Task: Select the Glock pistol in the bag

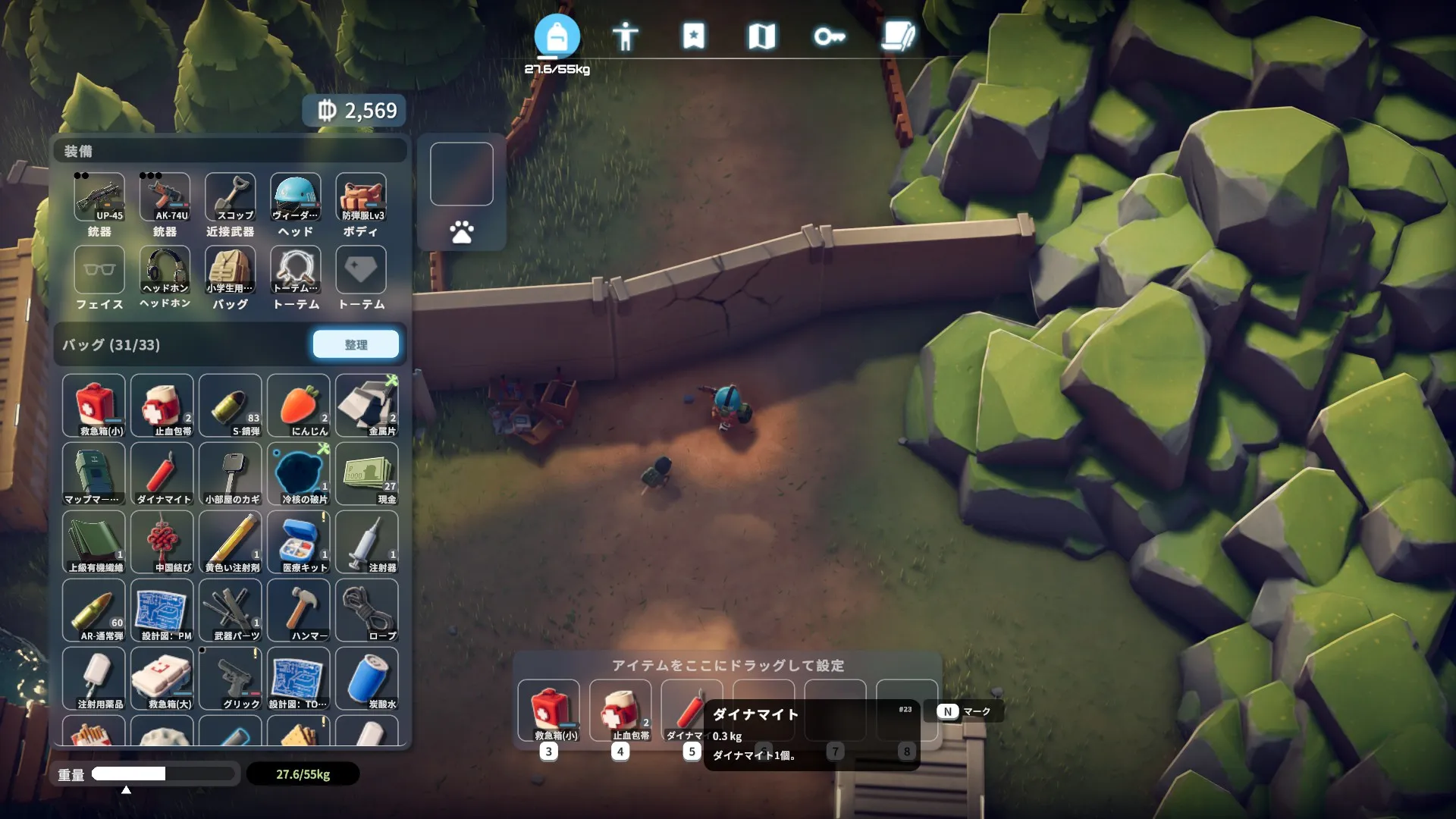Action: click(x=231, y=679)
